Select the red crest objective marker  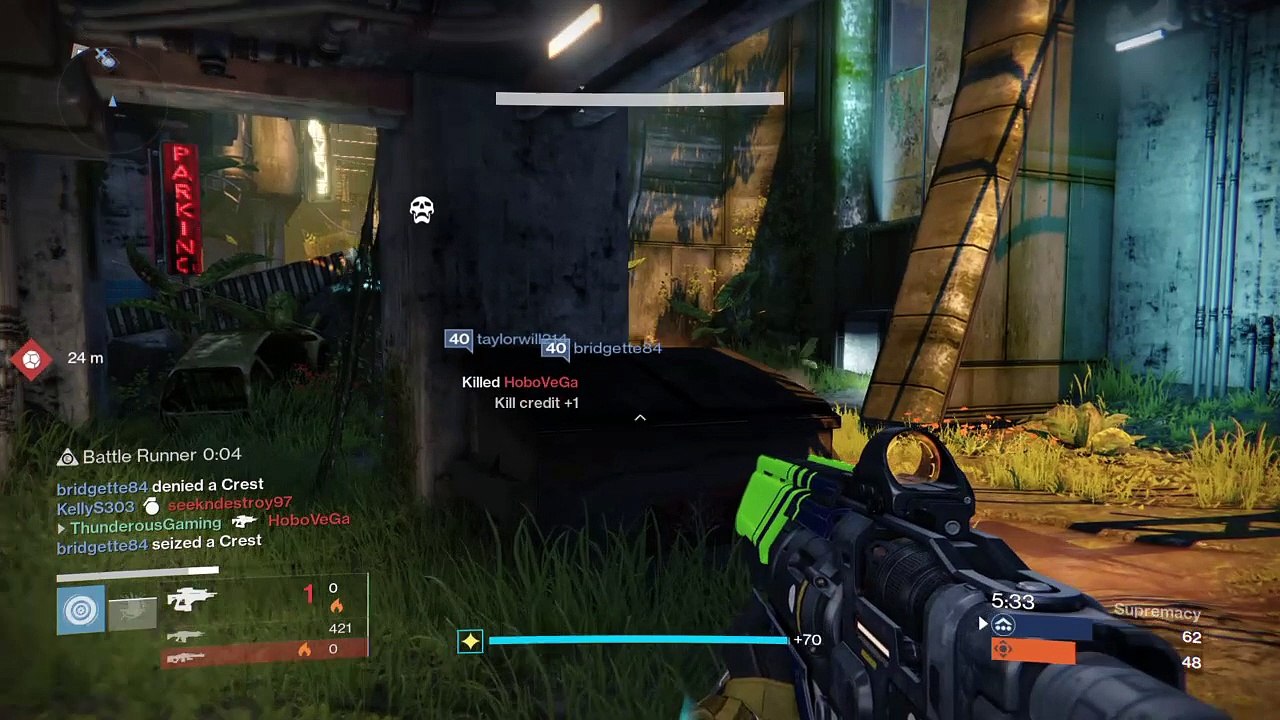31,359
